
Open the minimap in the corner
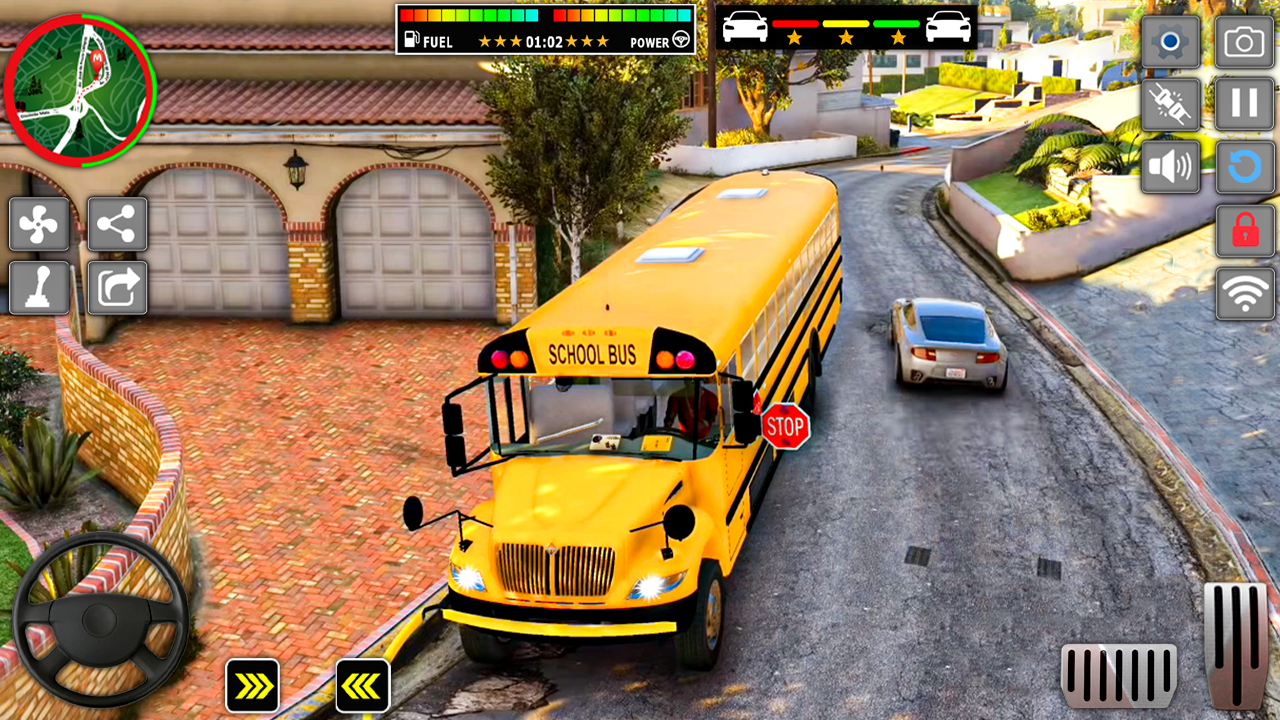82,90
